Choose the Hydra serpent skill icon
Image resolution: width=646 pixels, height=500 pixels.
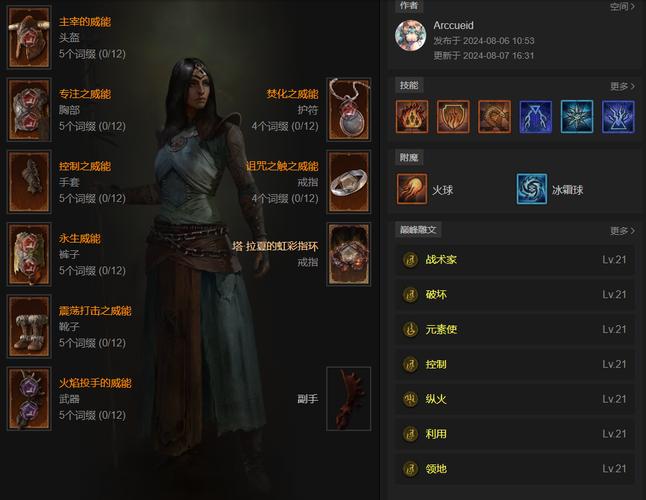(494, 116)
